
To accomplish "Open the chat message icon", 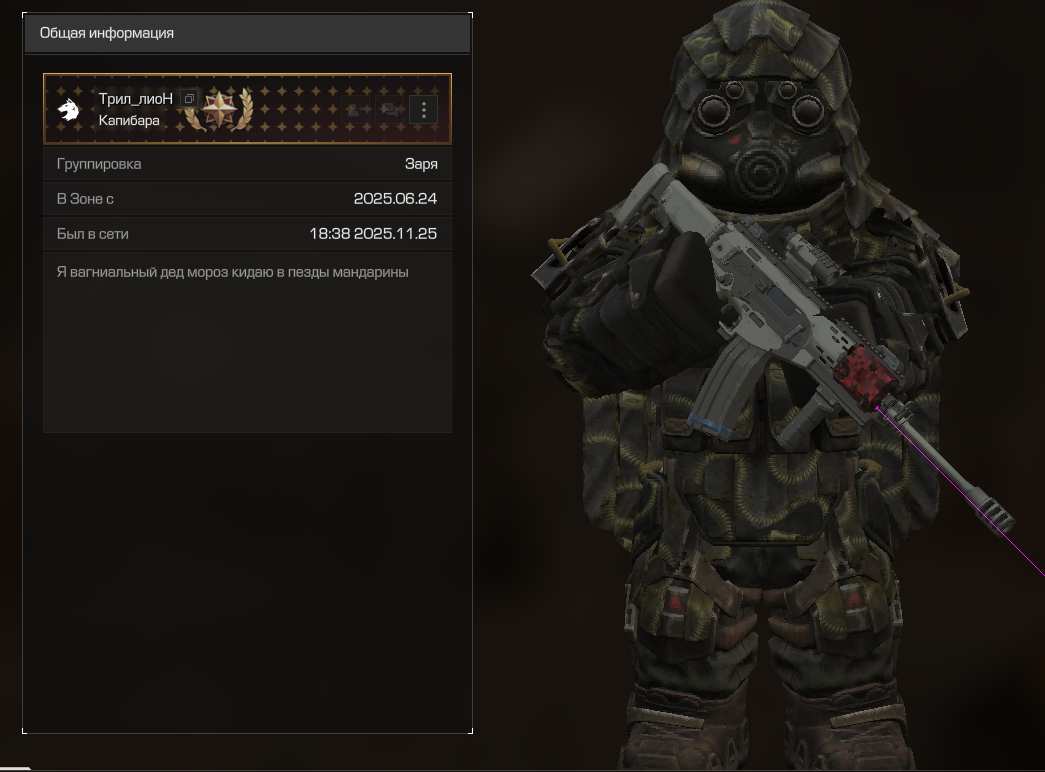I will [x=388, y=110].
